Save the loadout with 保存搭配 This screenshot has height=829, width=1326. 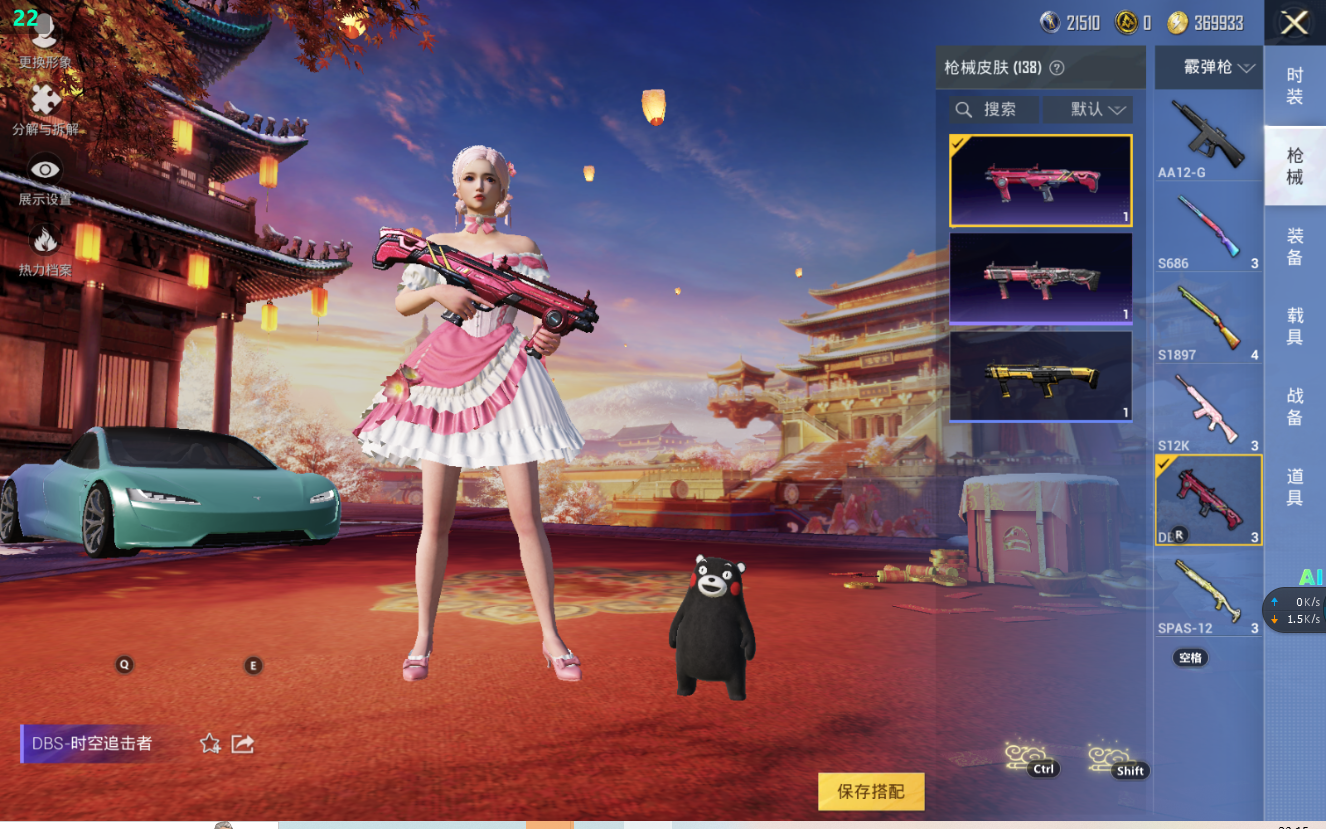click(x=870, y=792)
